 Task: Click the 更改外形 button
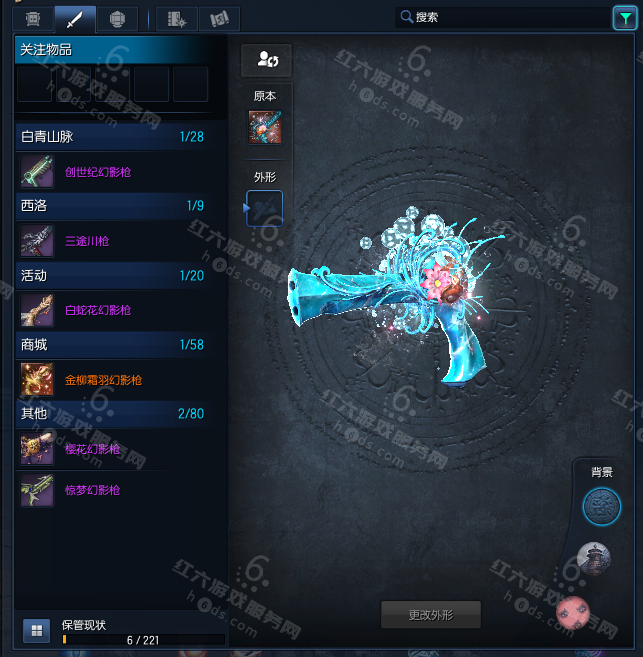coord(431,613)
